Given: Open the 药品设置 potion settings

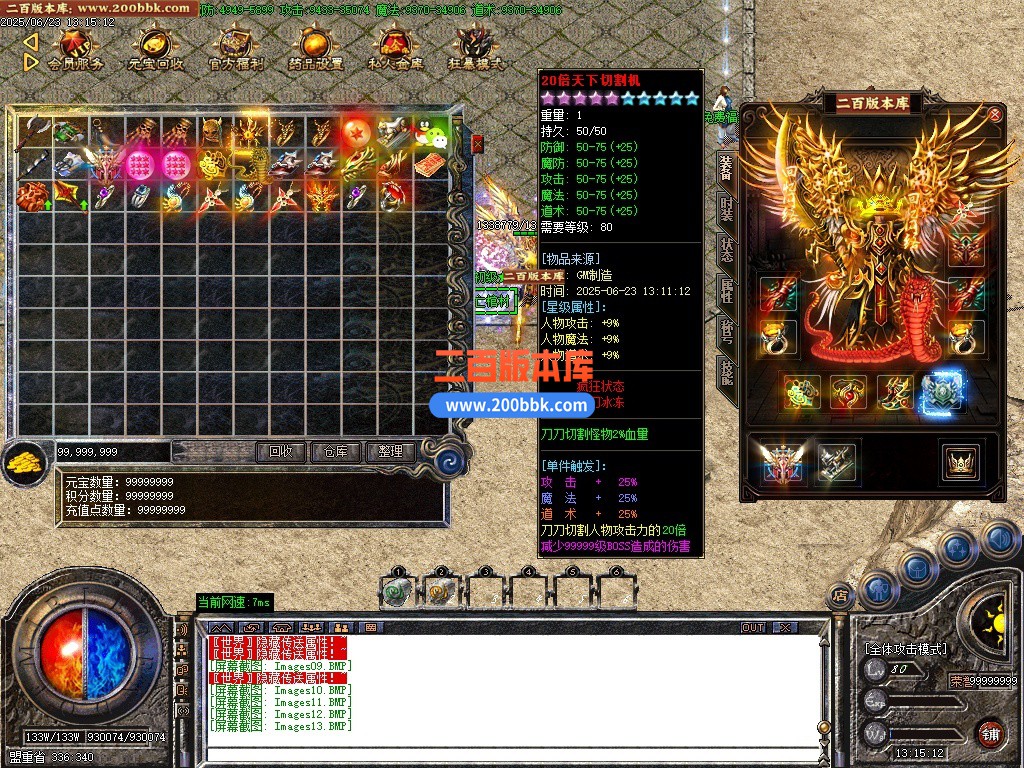Looking at the screenshot, I should pyautogui.click(x=316, y=48).
